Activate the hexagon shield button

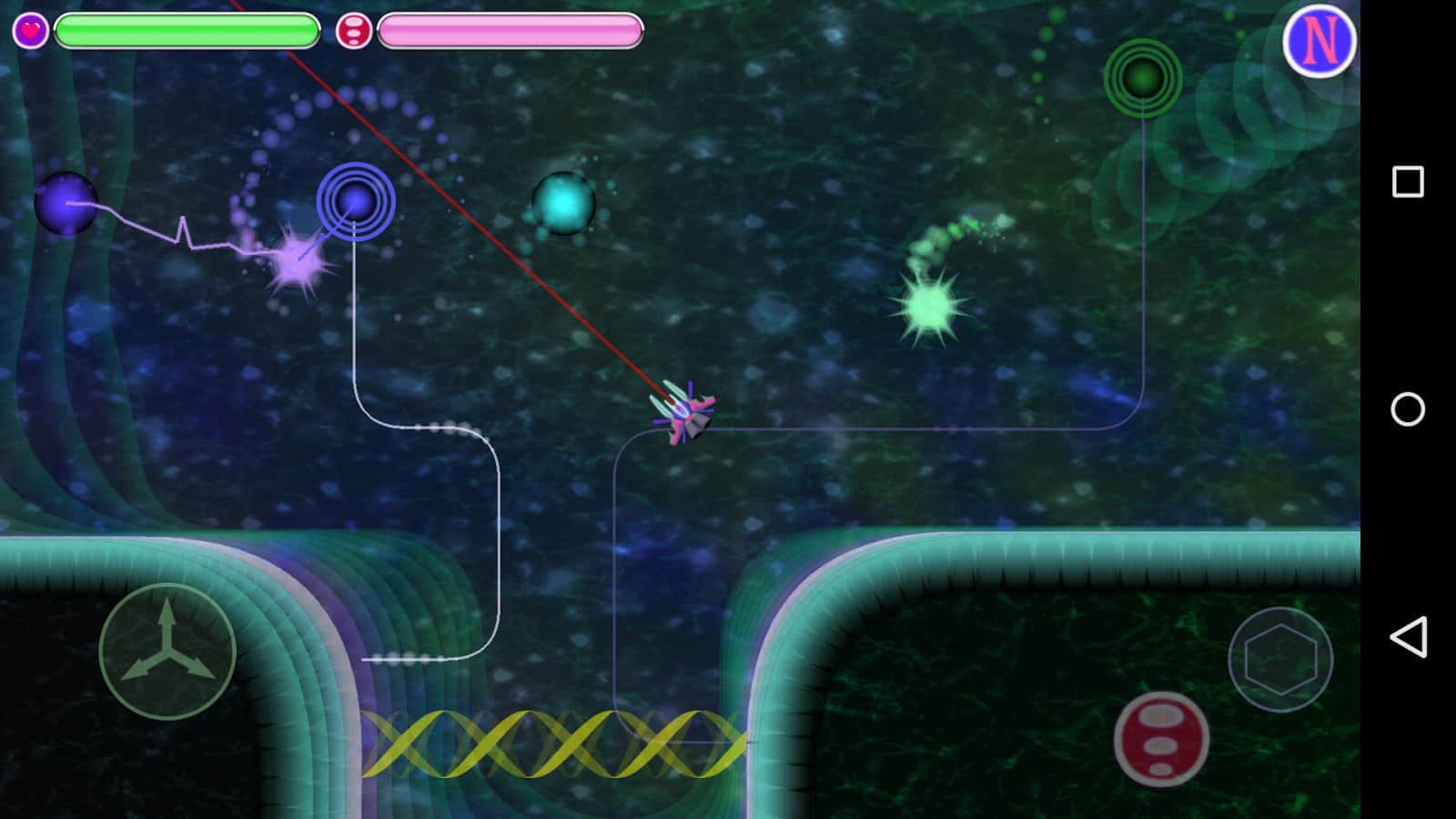[x=1279, y=659]
